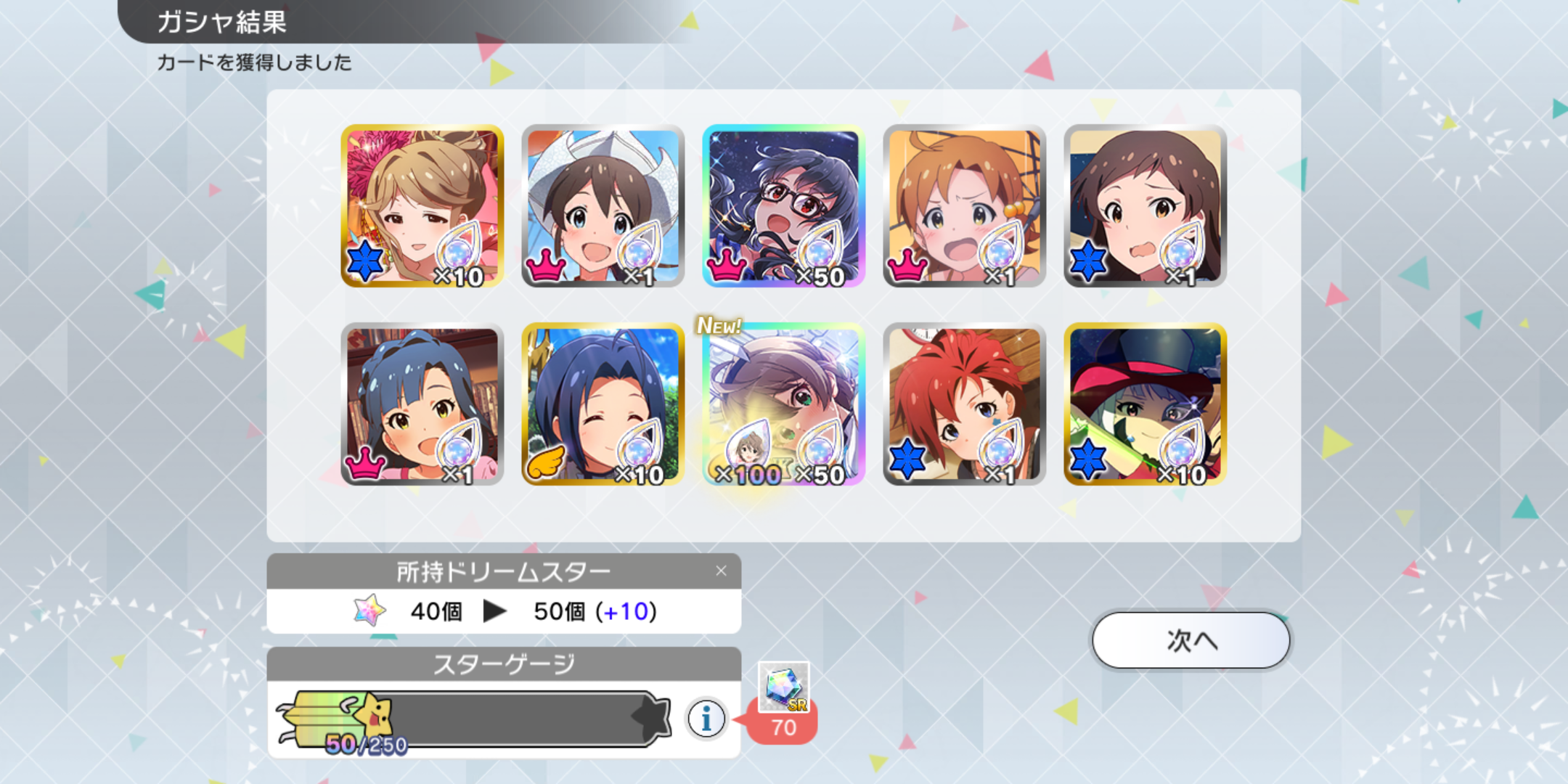Screen dimensions: 1568x784
Task: Open the white hat girl card
Action: (603, 205)
